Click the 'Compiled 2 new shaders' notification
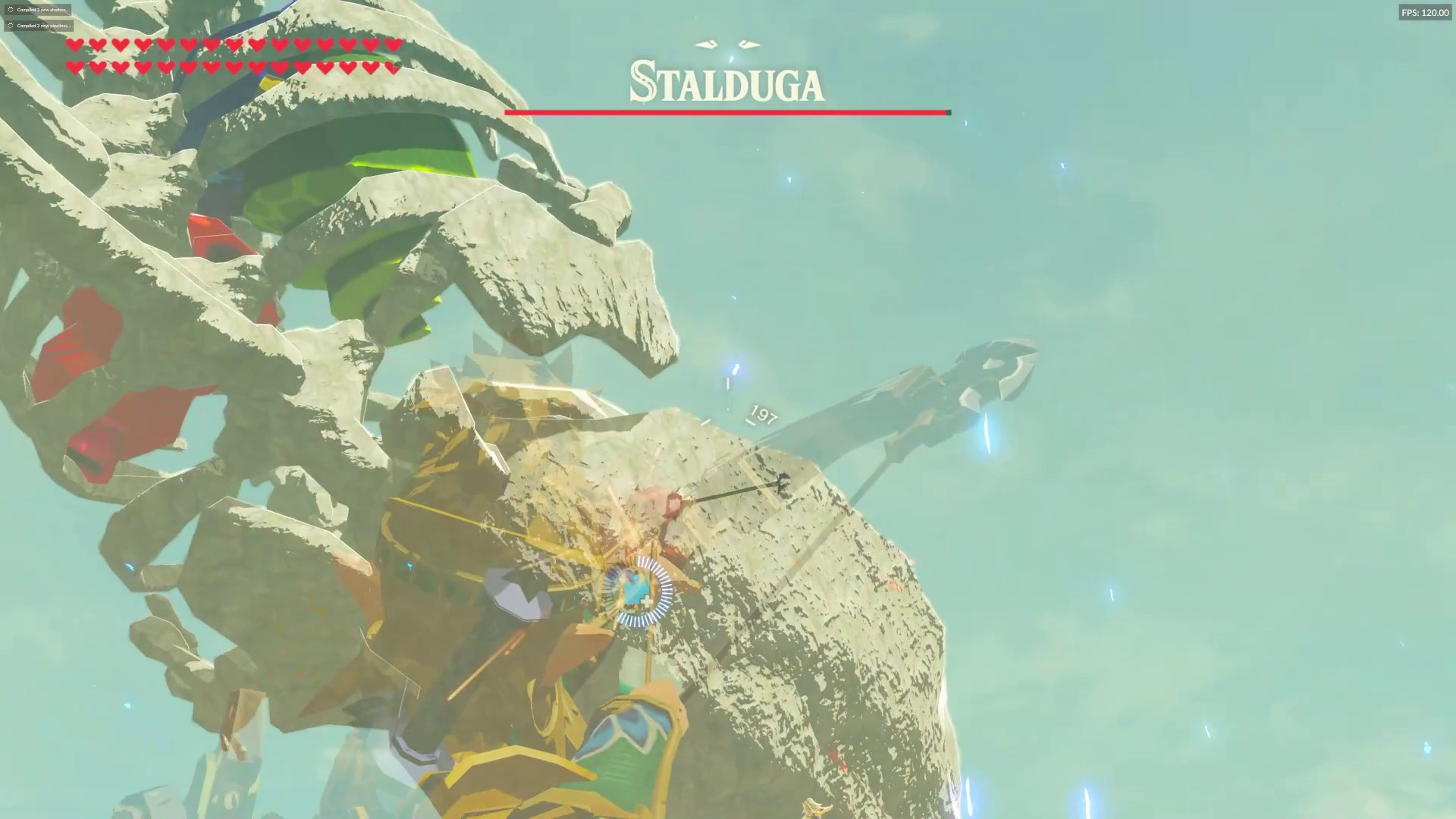 (x=38, y=10)
